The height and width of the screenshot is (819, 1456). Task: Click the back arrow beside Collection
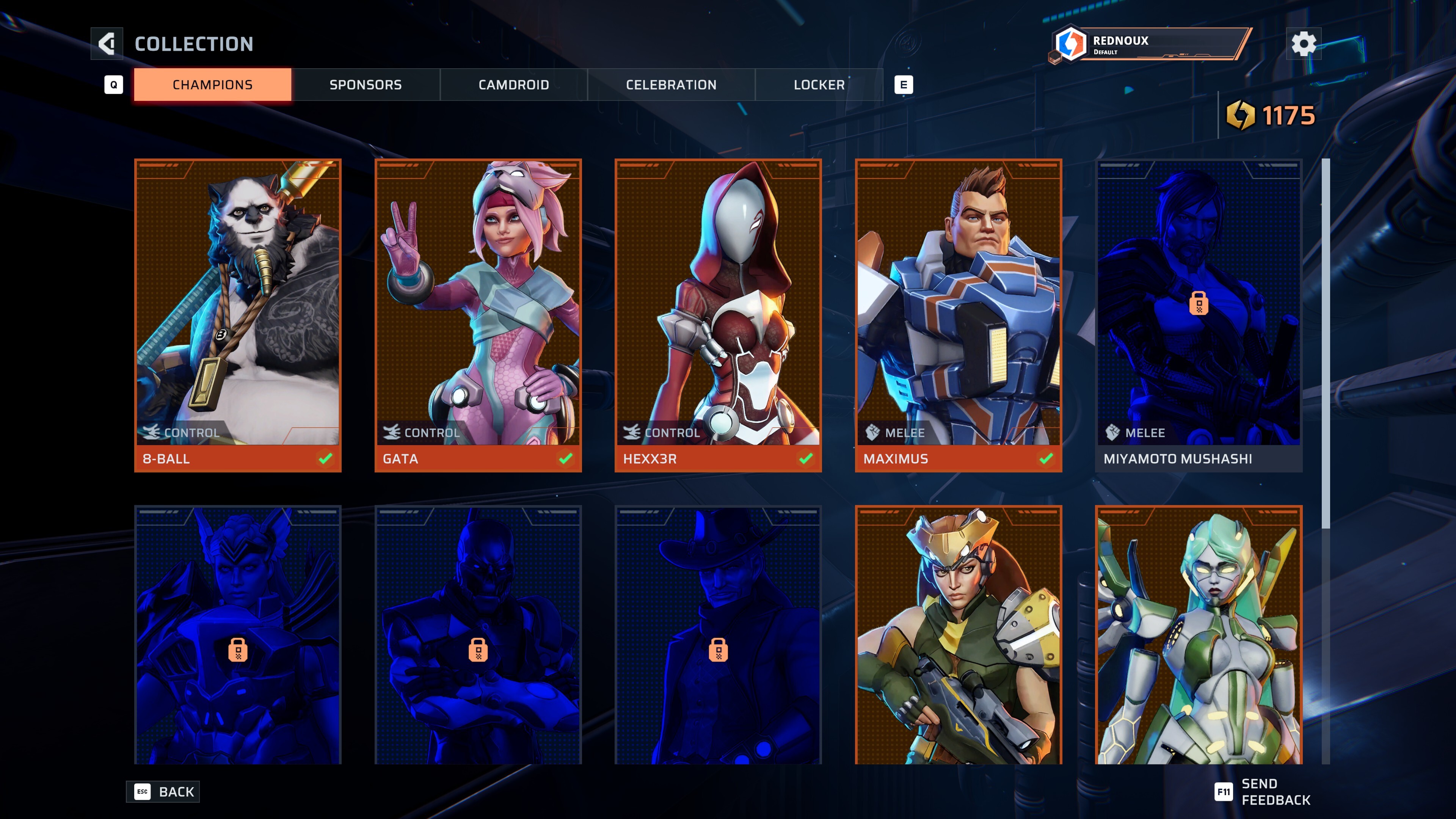(107, 44)
